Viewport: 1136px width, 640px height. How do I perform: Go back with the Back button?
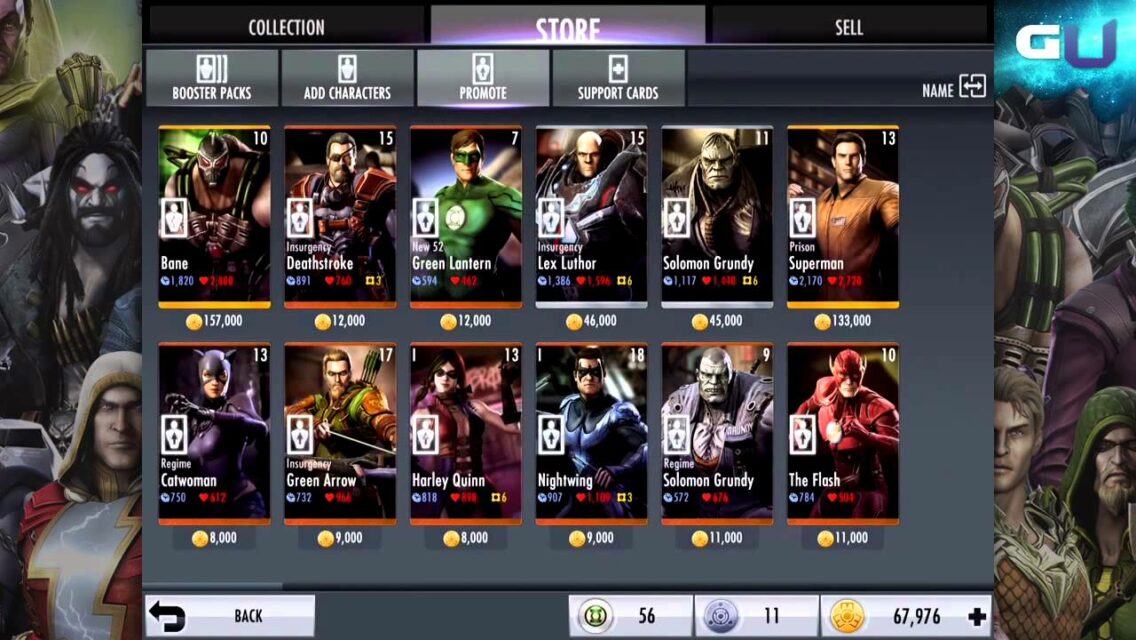(x=231, y=616)
